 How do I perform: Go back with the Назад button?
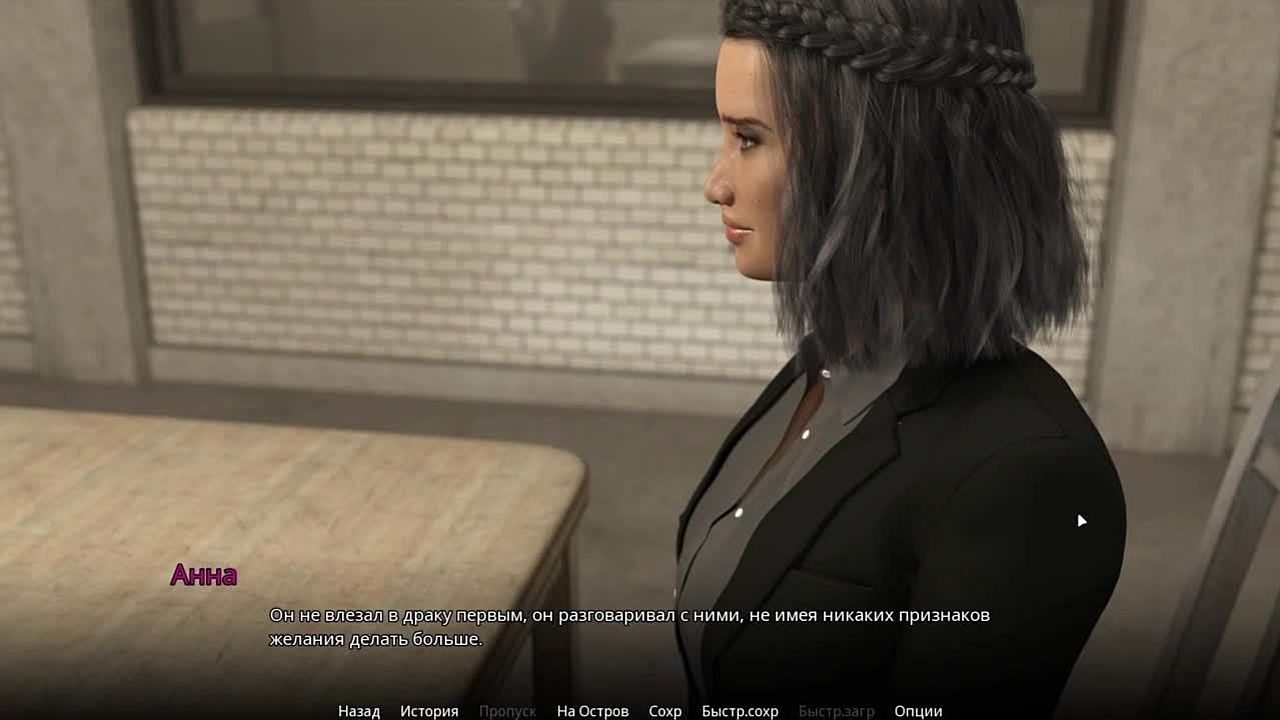coord(359,711)
